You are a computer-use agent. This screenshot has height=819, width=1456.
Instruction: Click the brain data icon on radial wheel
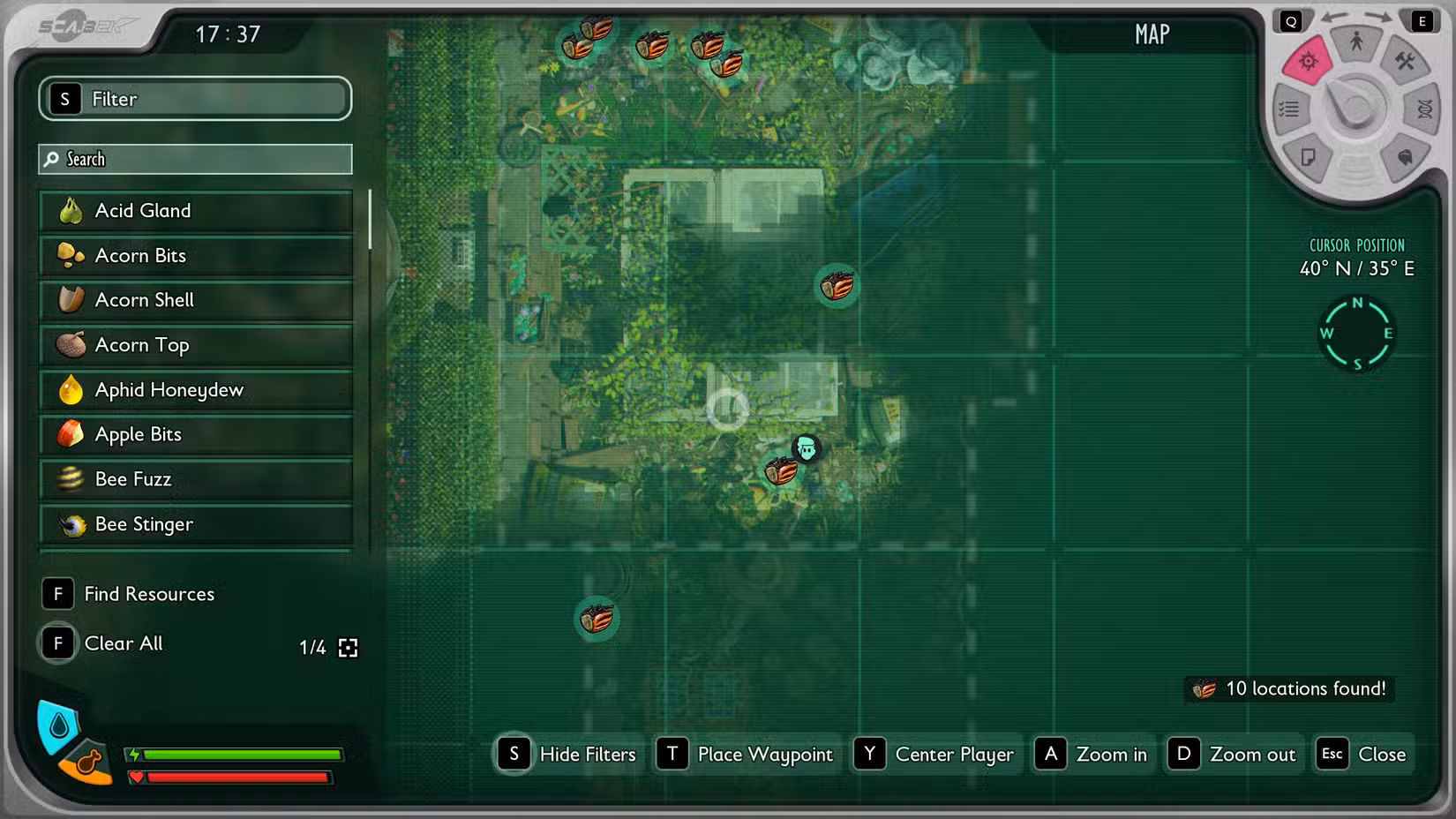(x=1405, y=157)
